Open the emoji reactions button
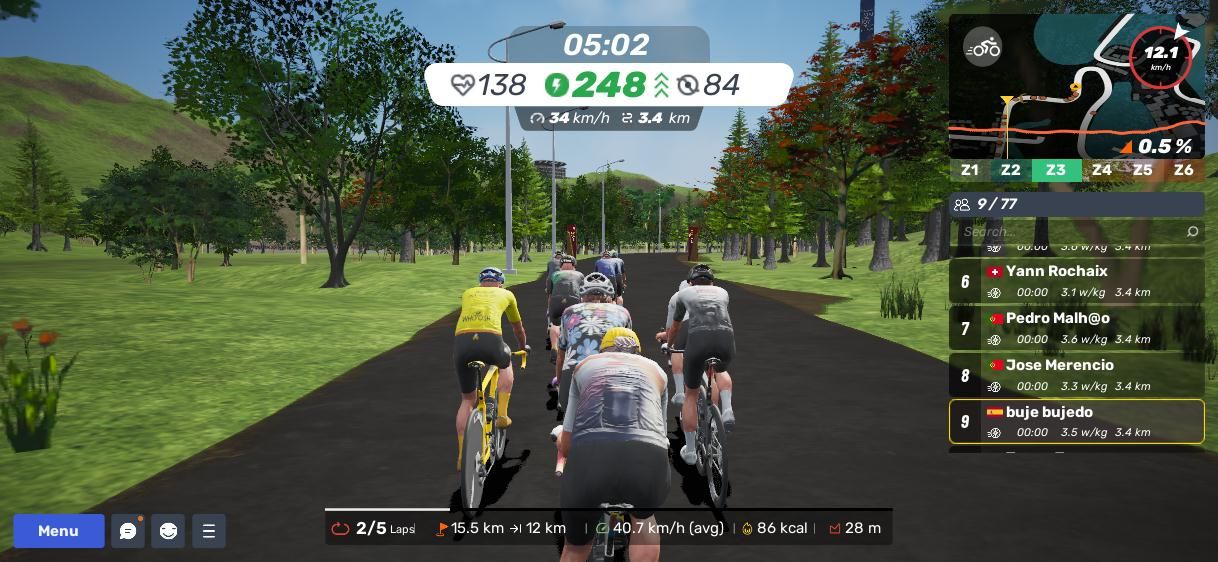The width and height of the screenshot is (1218, 562). coord(168,531)
